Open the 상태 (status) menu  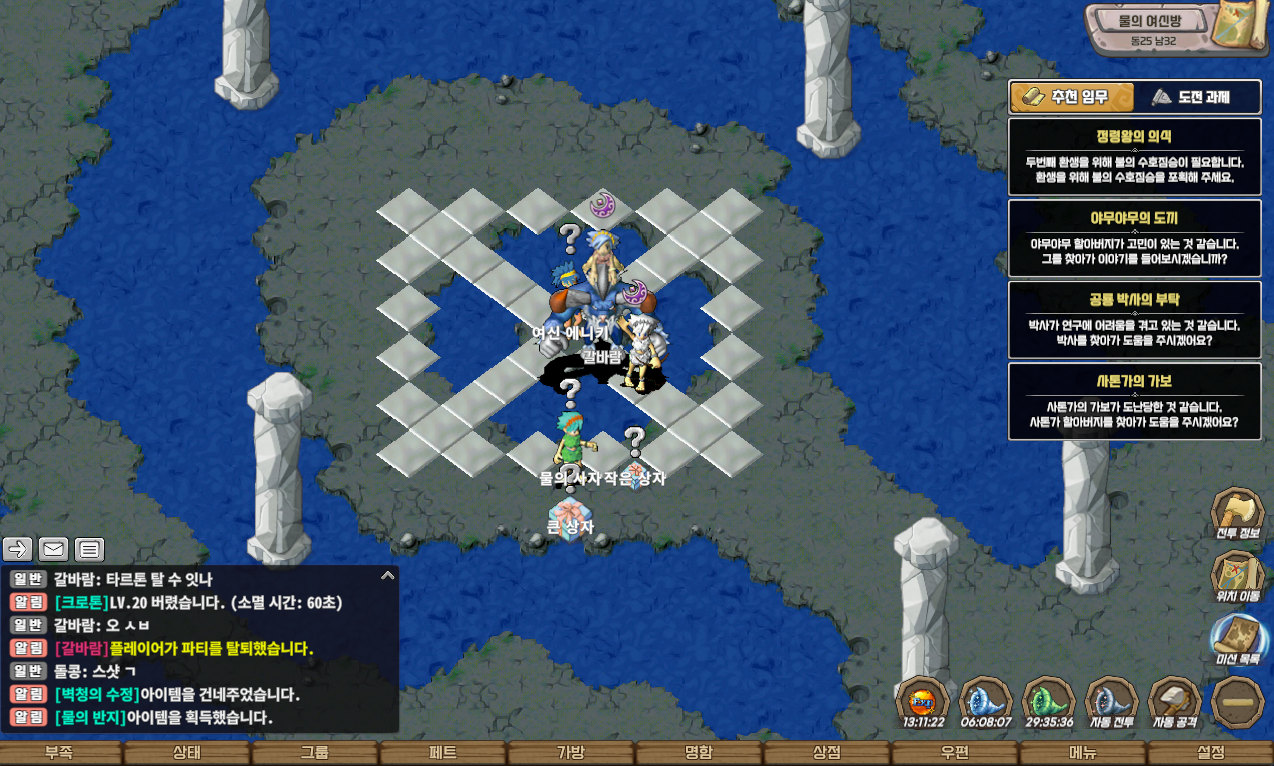[186, 753]
